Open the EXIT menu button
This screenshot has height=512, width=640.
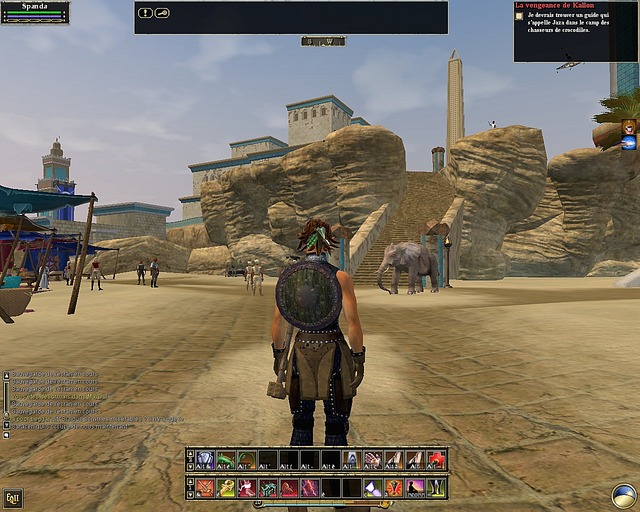tap(13, 497)
